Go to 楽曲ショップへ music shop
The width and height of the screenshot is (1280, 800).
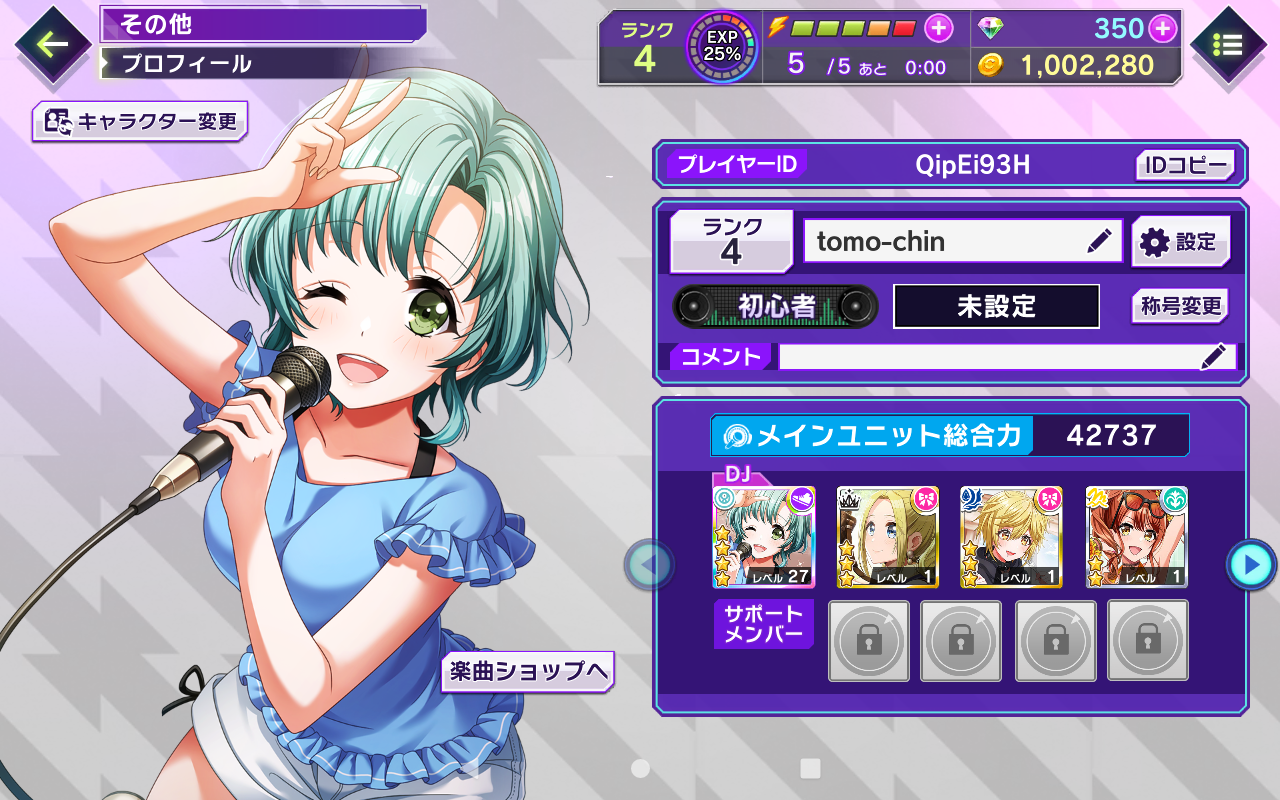(x=527, y=672)
